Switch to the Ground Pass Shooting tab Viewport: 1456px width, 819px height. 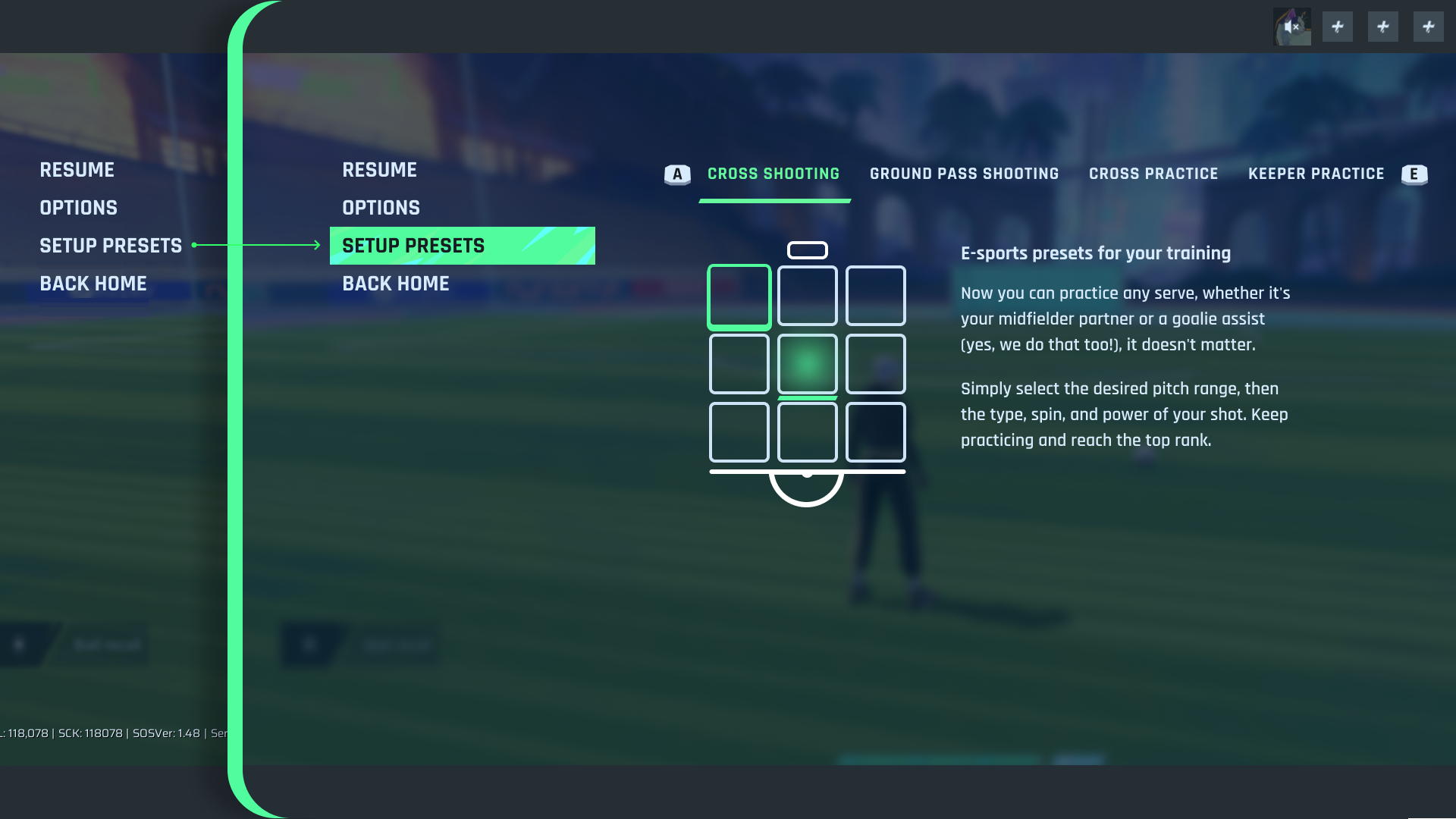click(x=964, y=174)
